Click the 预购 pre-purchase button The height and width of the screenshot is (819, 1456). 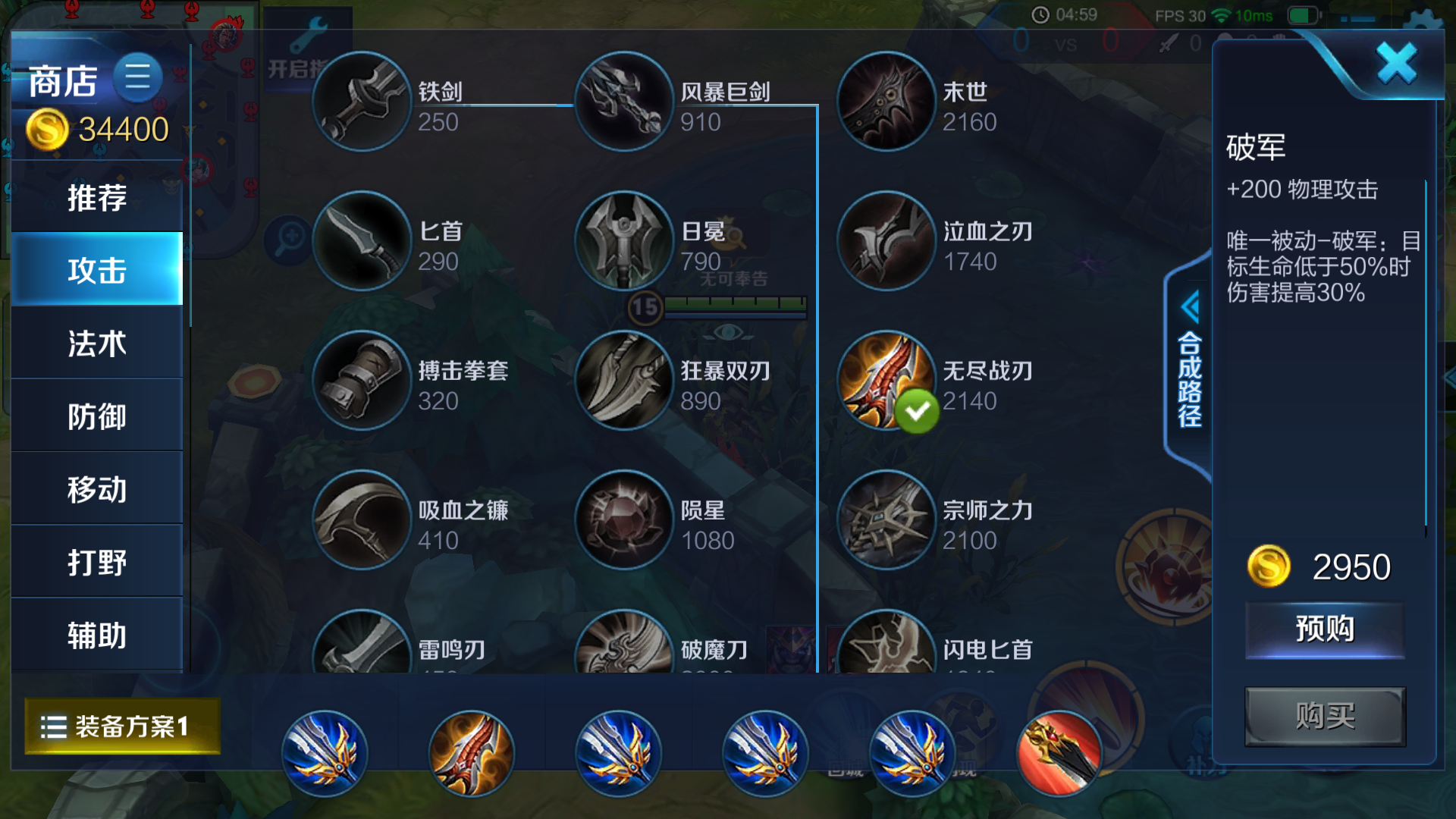pos(1325,629)
